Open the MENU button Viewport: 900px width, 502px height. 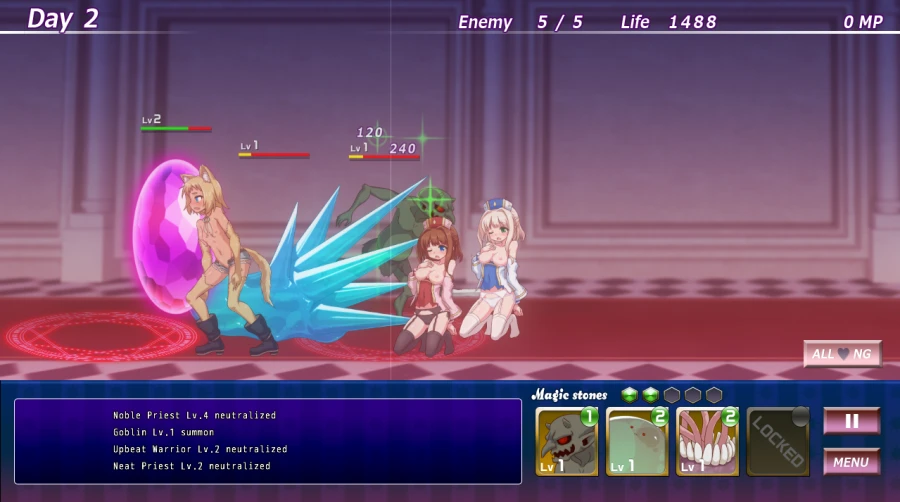point(851,462)
